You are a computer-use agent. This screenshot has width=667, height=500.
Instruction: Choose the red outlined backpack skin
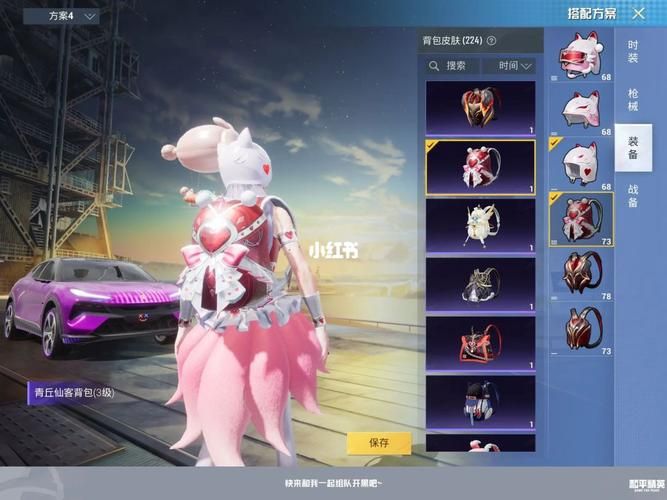coord(480,343)
